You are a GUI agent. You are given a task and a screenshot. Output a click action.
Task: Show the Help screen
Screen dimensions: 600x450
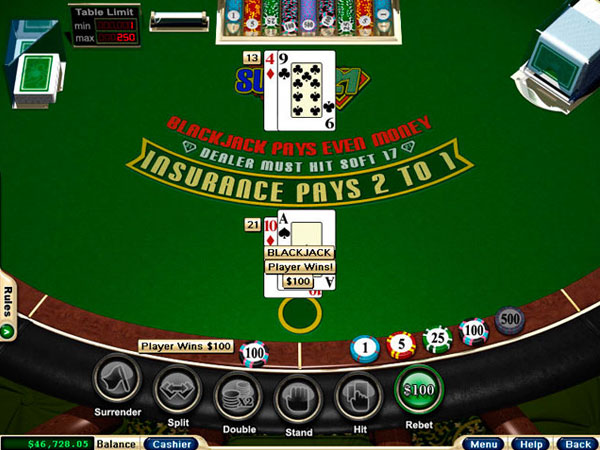[530, 443]
